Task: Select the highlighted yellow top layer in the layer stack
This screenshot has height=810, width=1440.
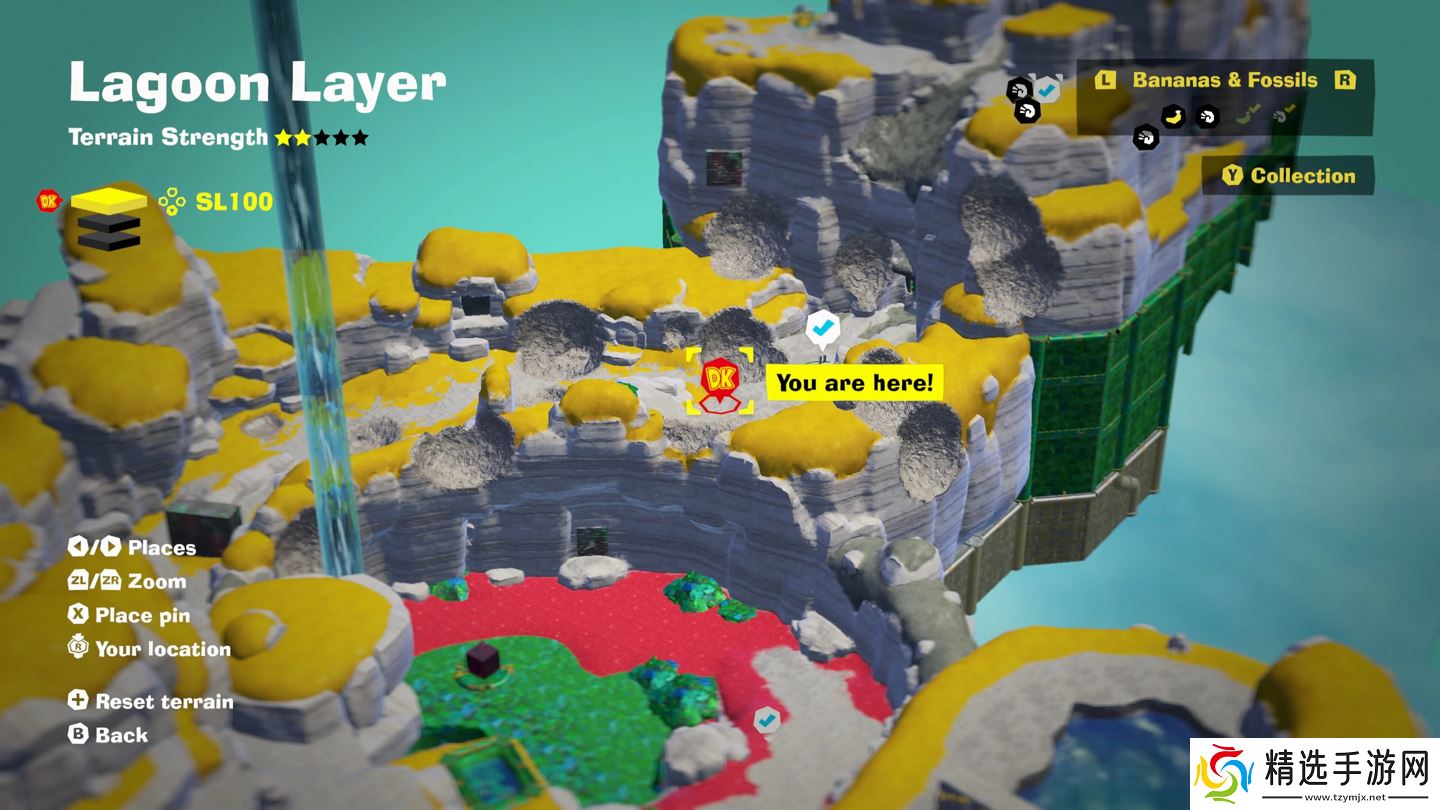Action: click(x=107, y=201)
